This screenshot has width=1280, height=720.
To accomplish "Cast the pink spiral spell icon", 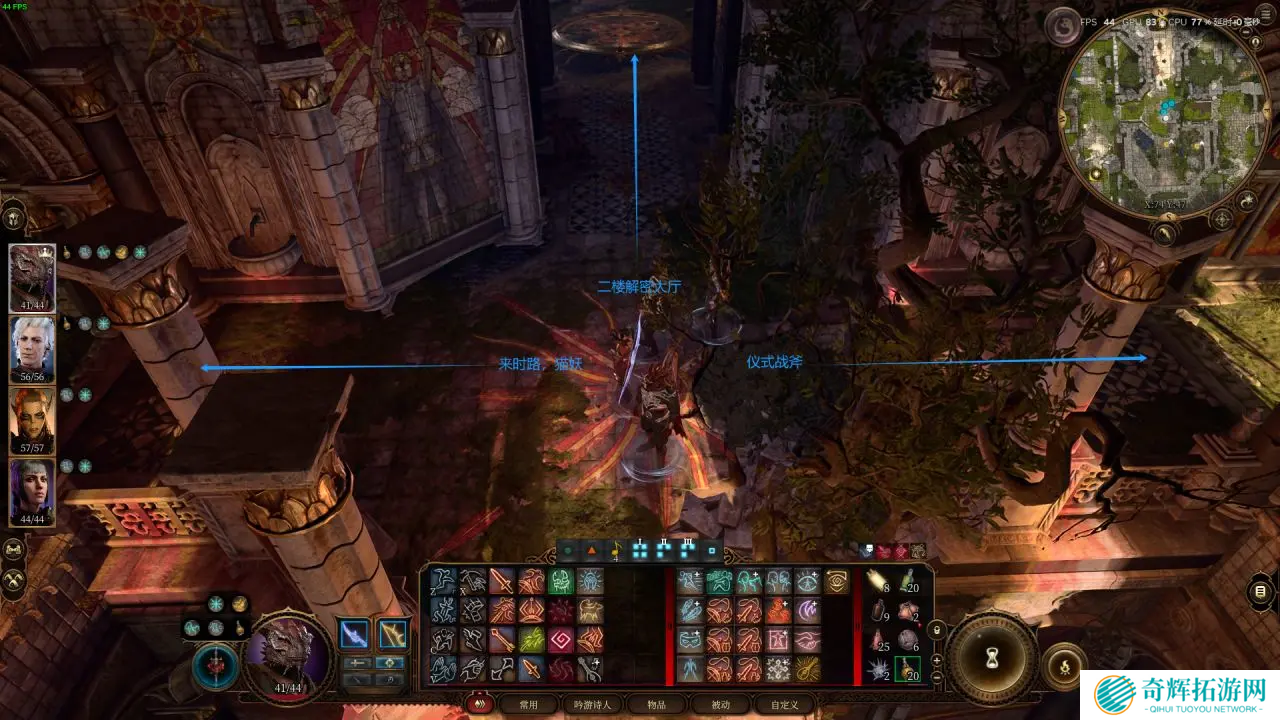I will [x=560, y=640].
